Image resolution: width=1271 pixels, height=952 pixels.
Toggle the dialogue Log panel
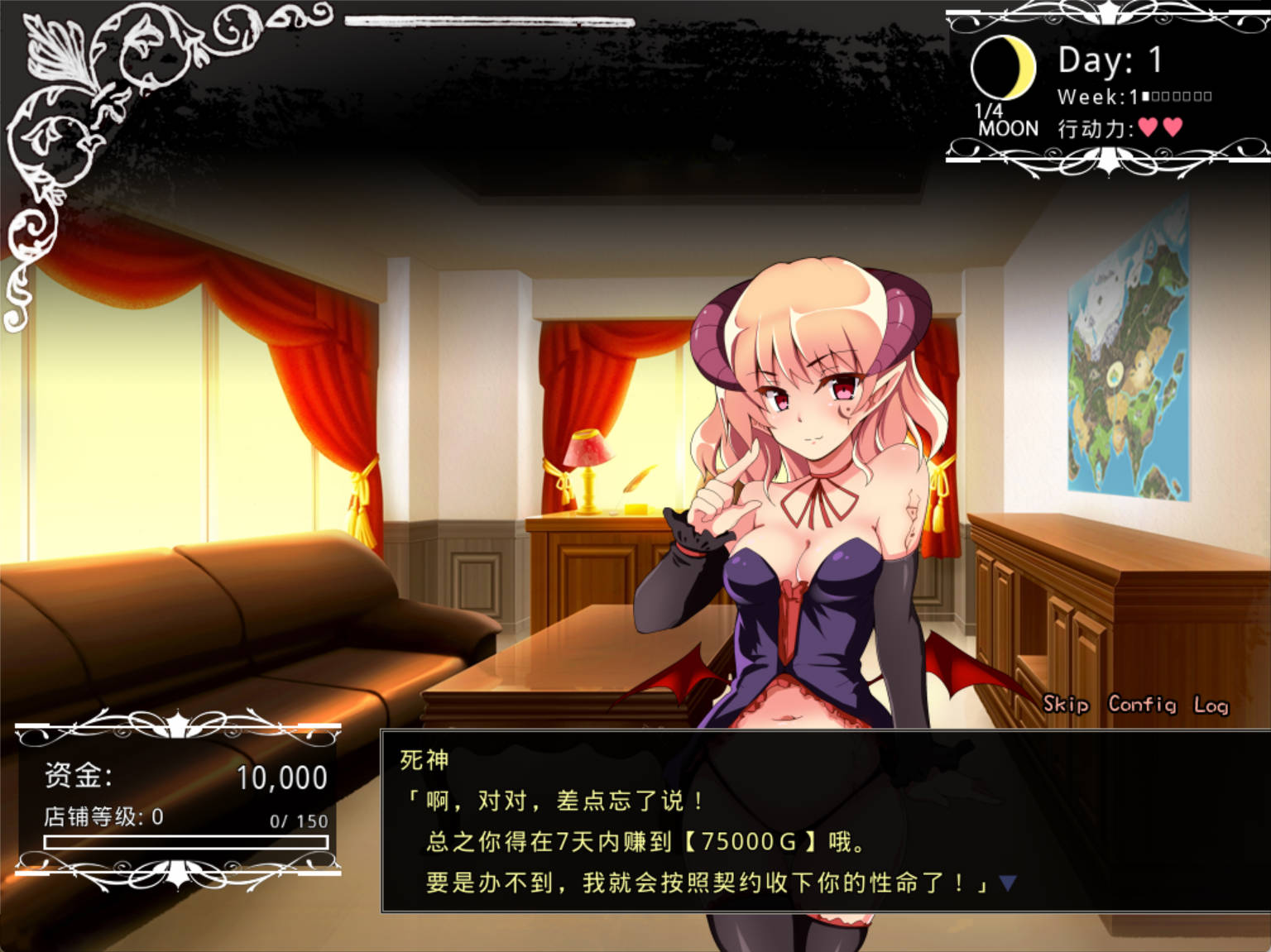point(1213,706)
